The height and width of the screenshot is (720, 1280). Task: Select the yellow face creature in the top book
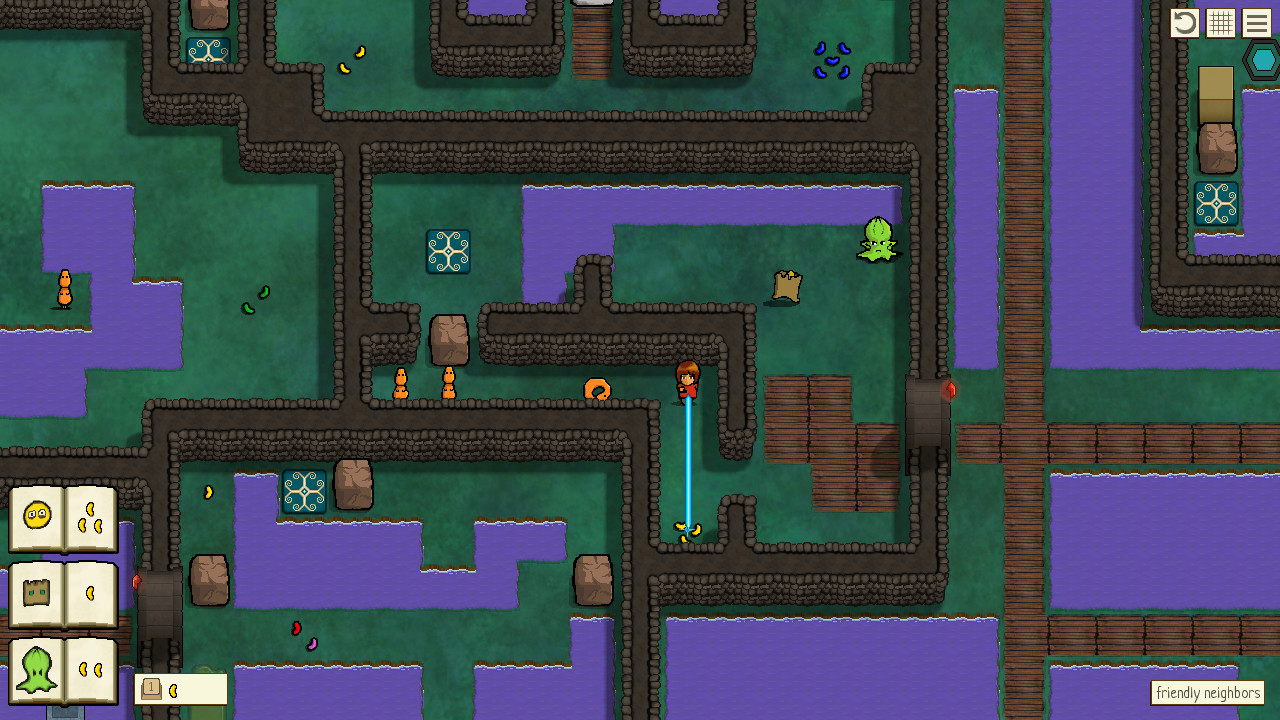click(x=37, y=517)
